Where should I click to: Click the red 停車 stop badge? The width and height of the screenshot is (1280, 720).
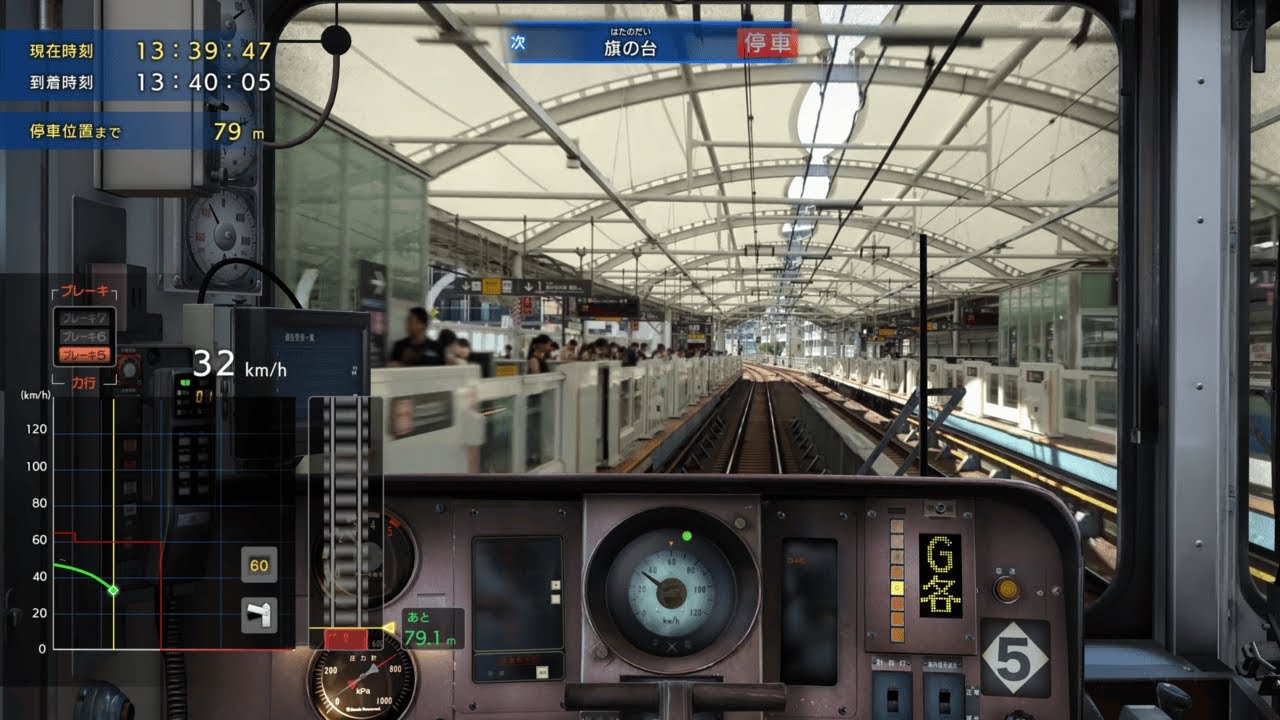click(768, 44)
